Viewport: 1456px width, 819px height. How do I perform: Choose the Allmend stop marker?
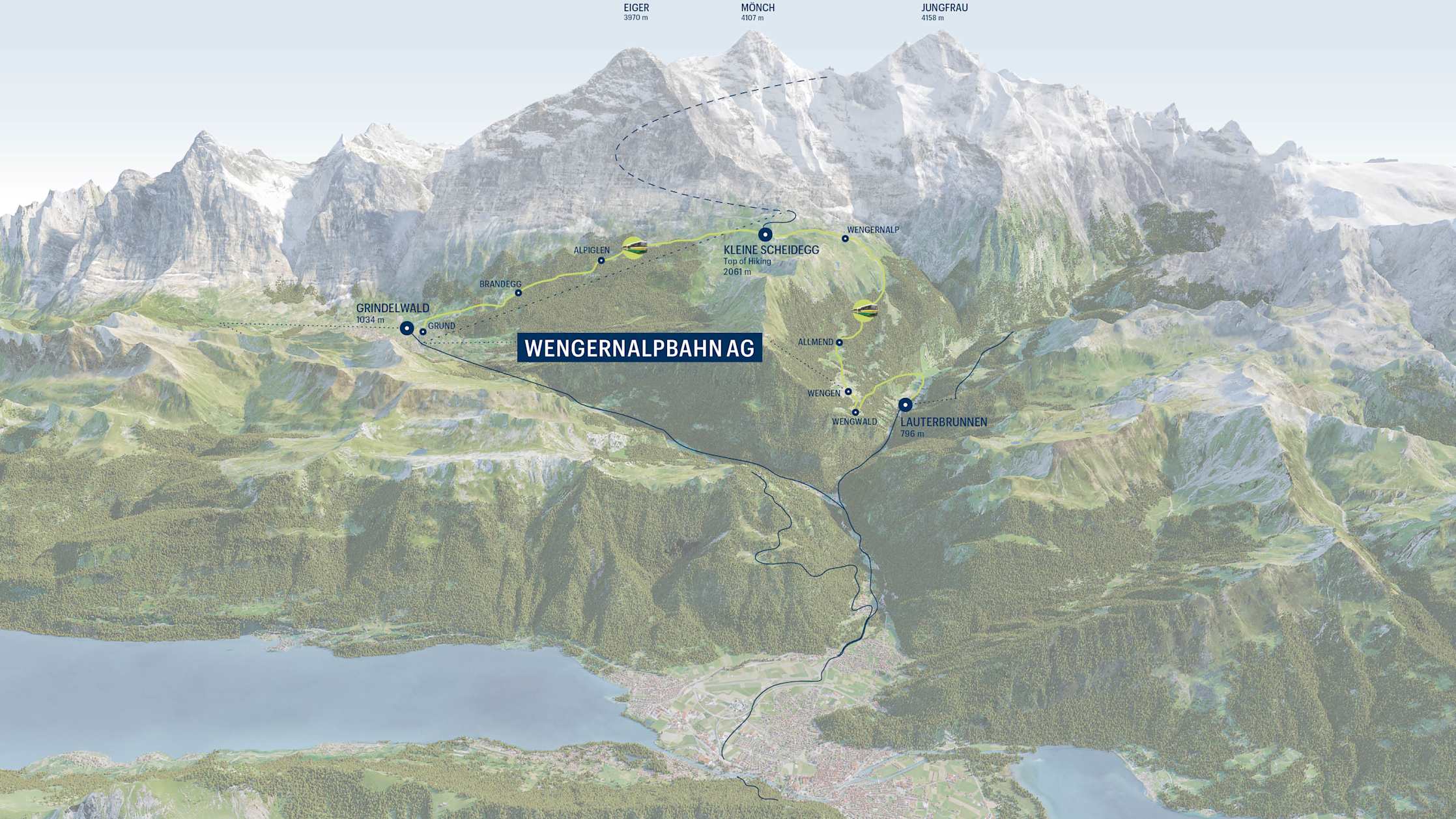[840, 342]
